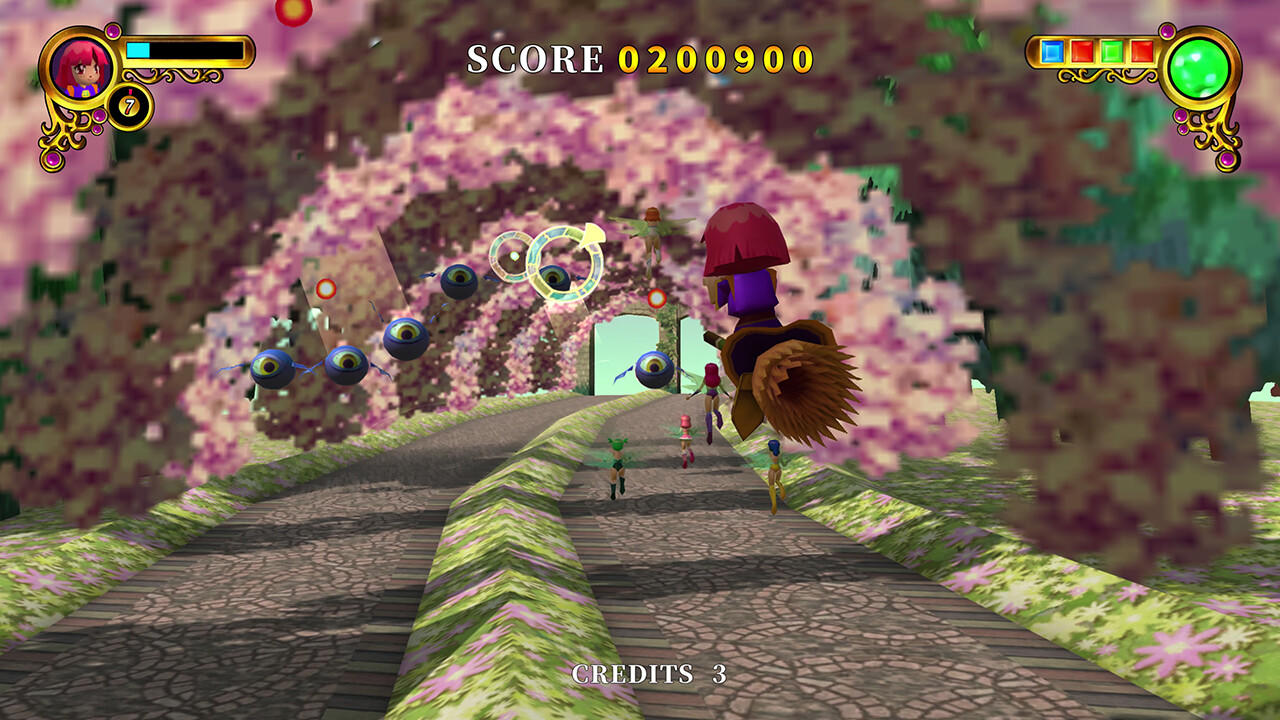Click the witch riding the broomstick

pos(755,300)
